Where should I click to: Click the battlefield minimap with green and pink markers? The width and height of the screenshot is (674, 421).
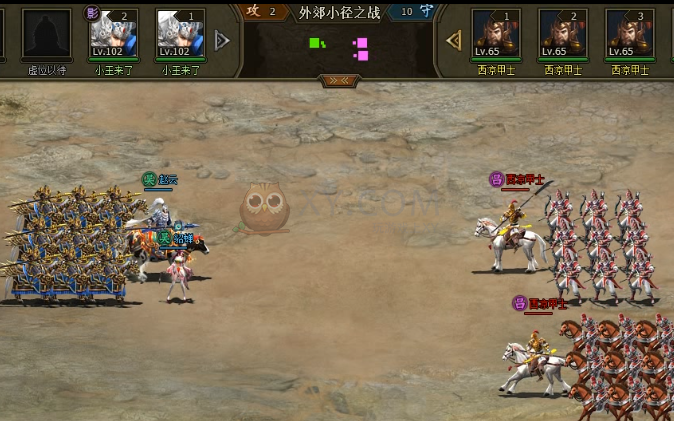point(339,48)
